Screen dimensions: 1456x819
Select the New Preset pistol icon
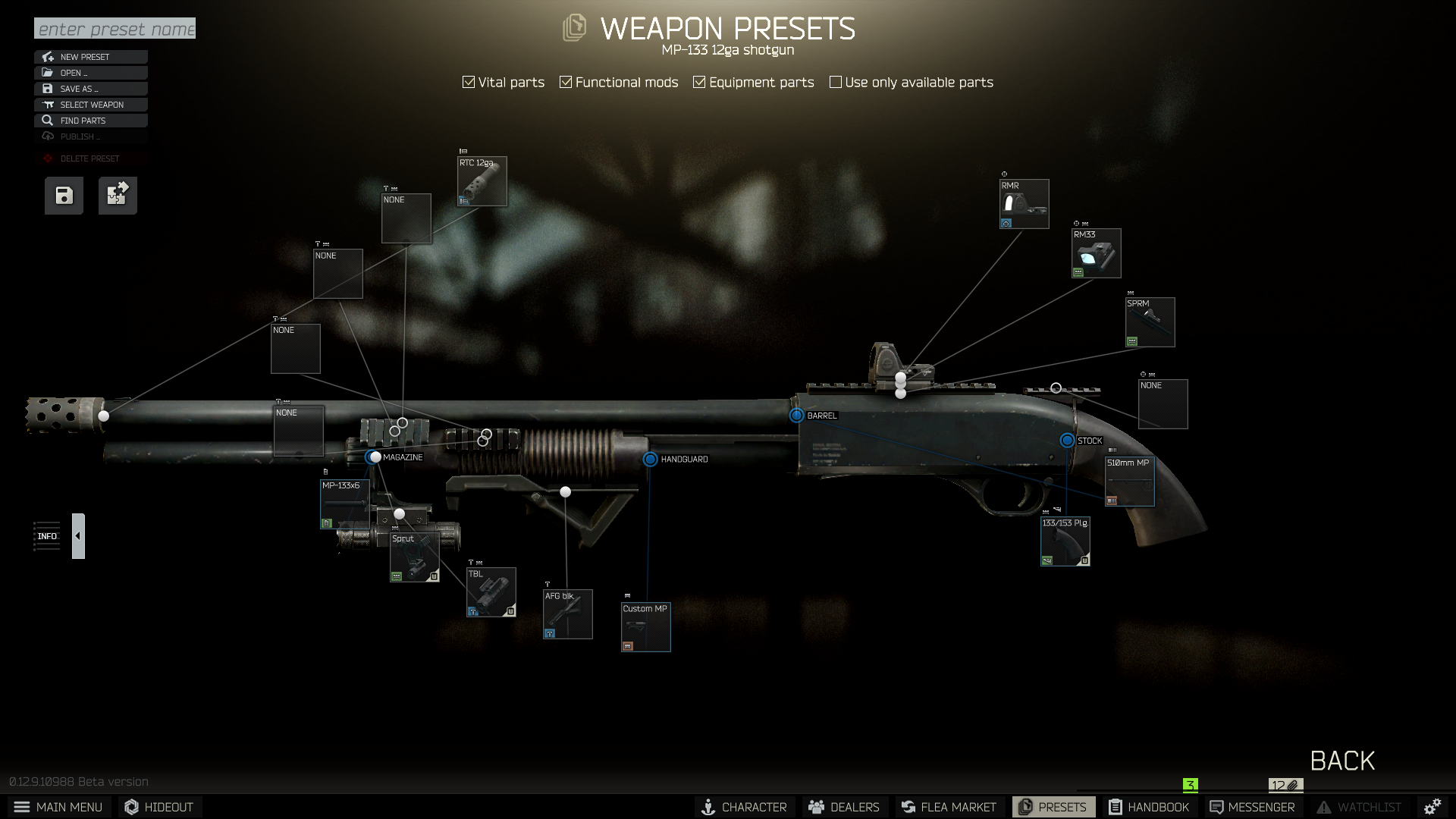pyautogui.click(x=48, y=57)
